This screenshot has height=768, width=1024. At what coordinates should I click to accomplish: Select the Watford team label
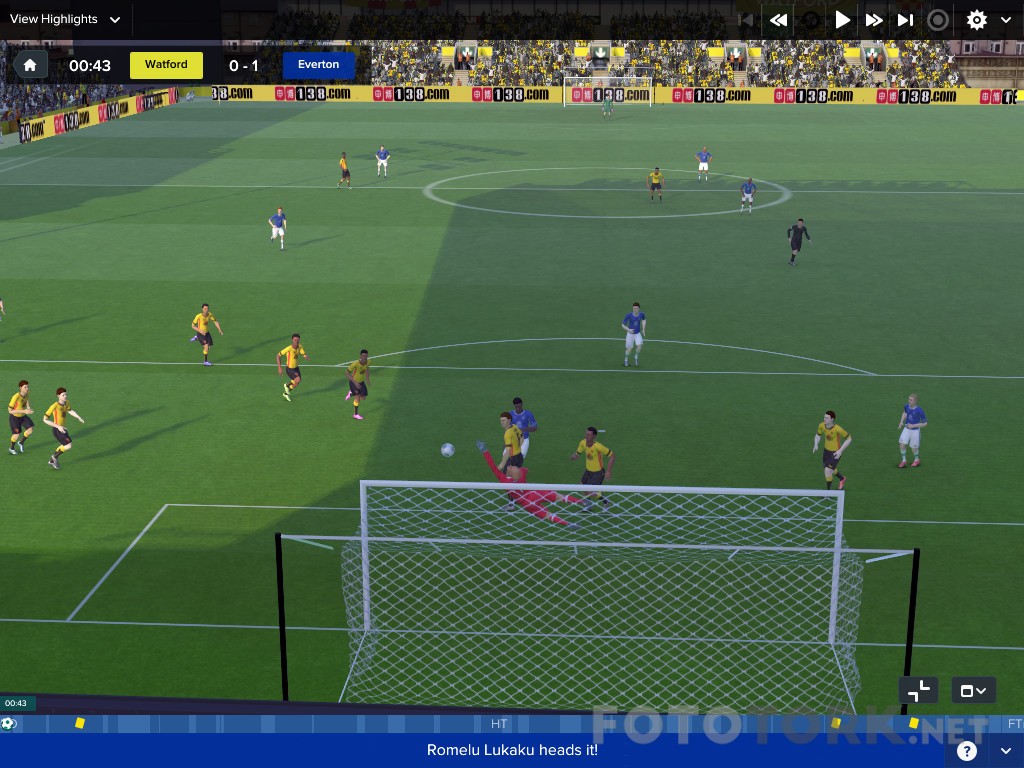[166, 65]
